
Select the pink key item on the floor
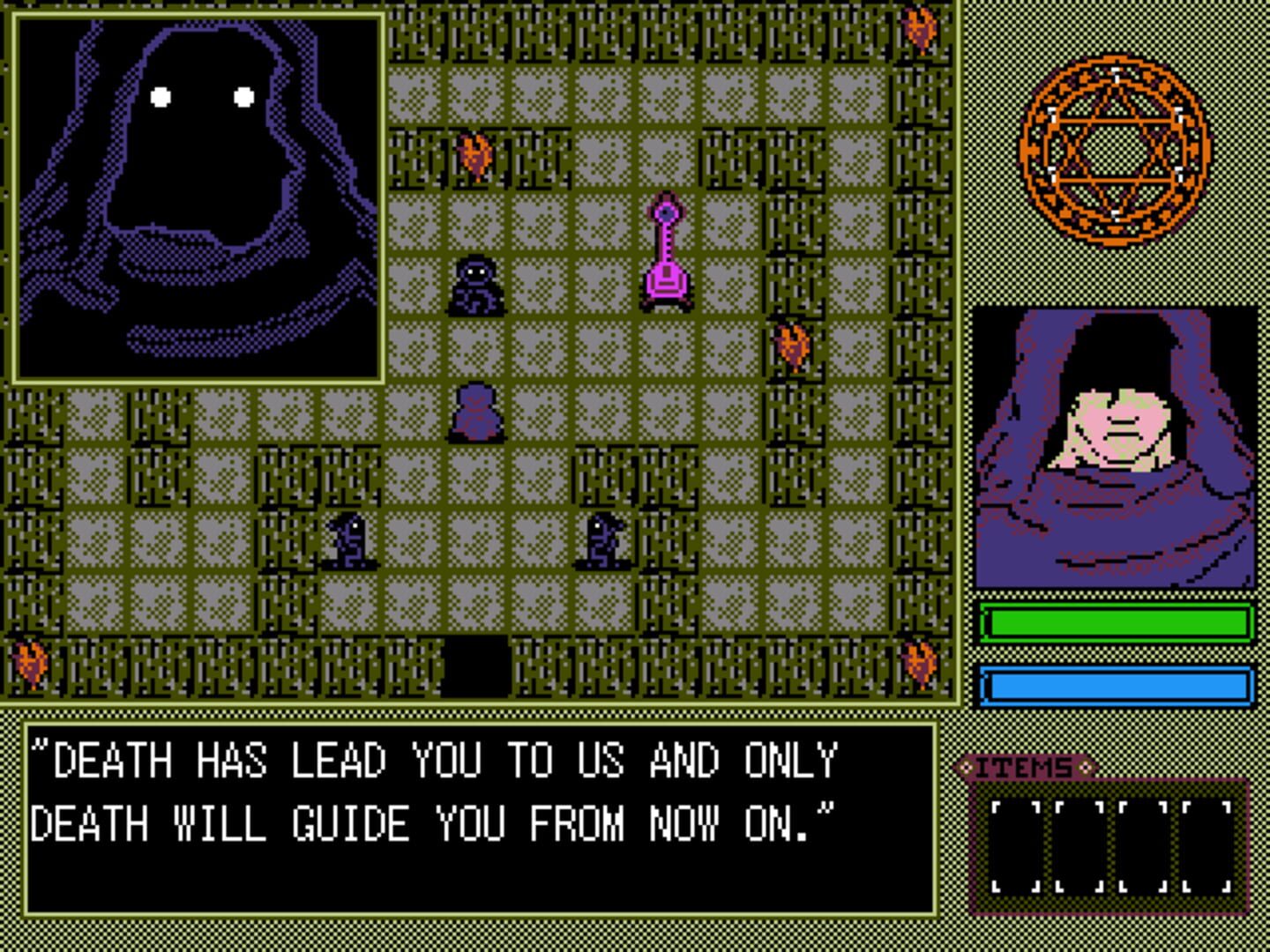(x=665, y=251)
